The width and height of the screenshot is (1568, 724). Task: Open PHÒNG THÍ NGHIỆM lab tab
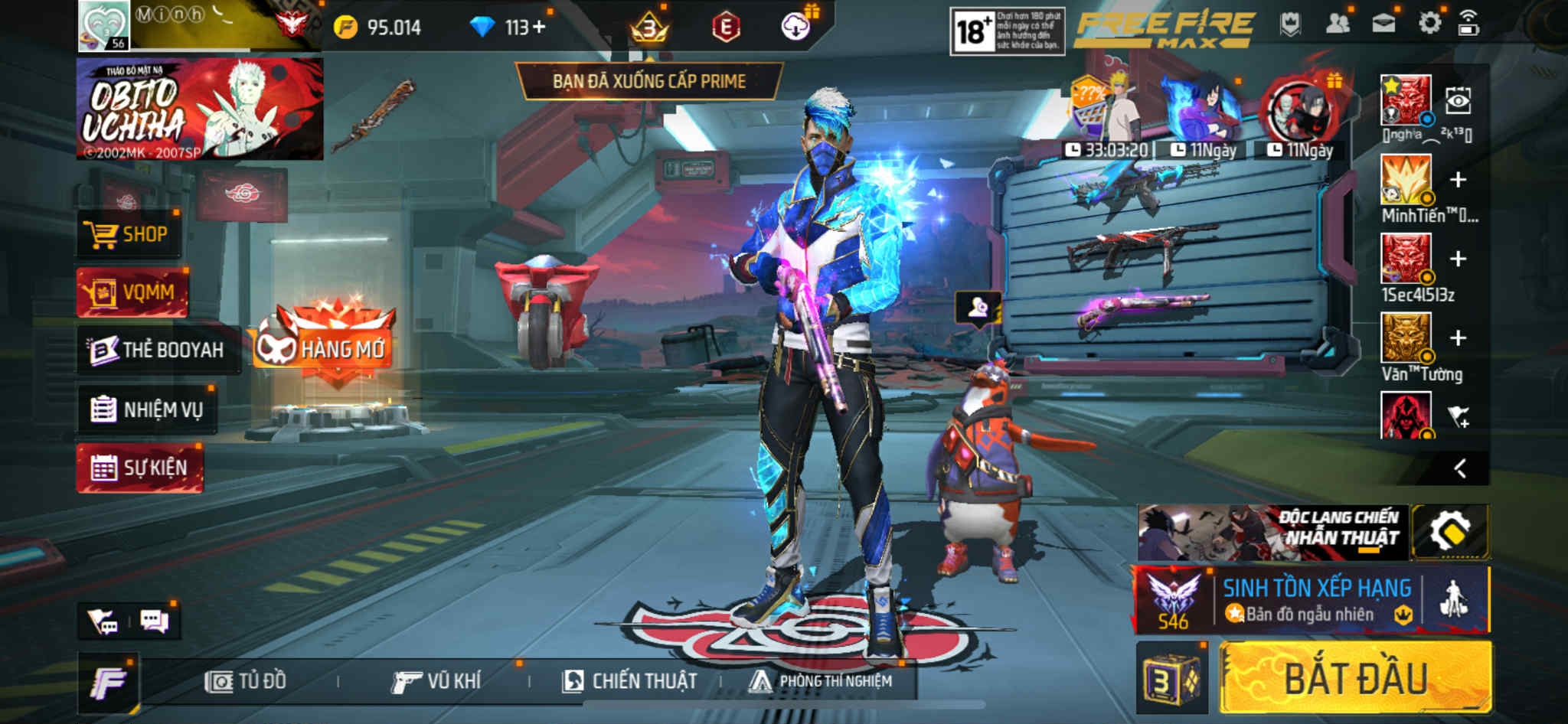pyautogui.click(x=821, y=681)
